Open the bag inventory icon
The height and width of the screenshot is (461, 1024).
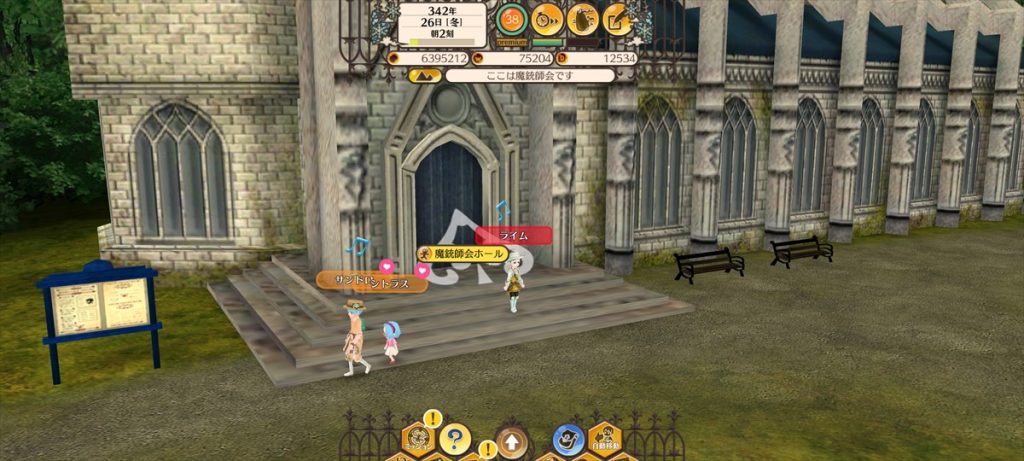(x=583, y=18)
